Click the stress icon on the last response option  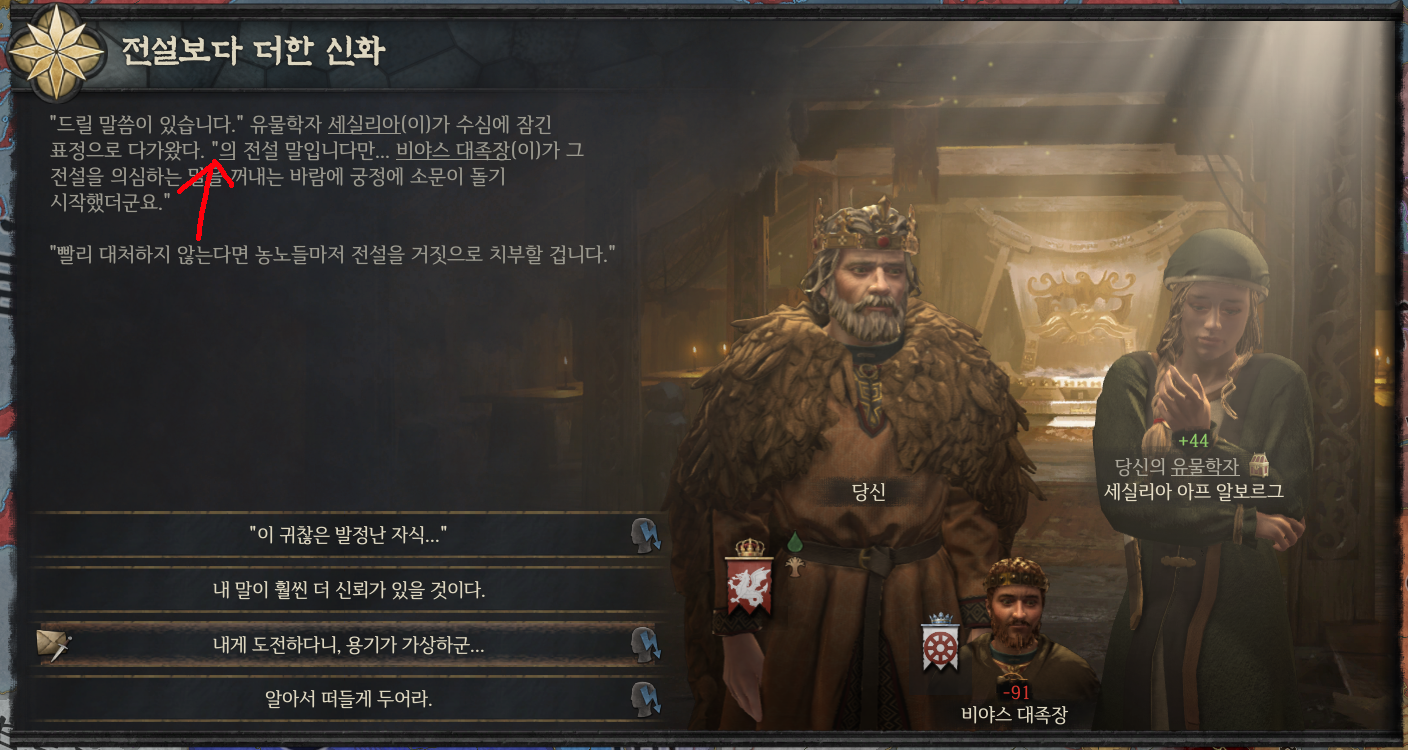(649, 696)
